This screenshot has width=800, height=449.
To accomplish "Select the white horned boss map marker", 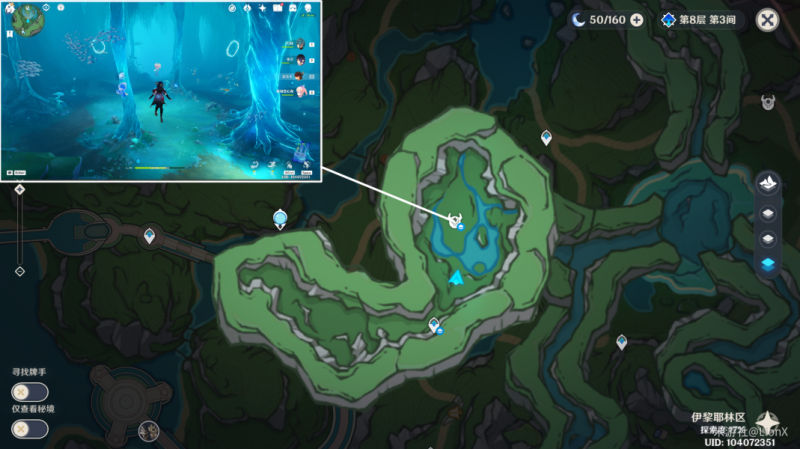I will click(454, 220).
